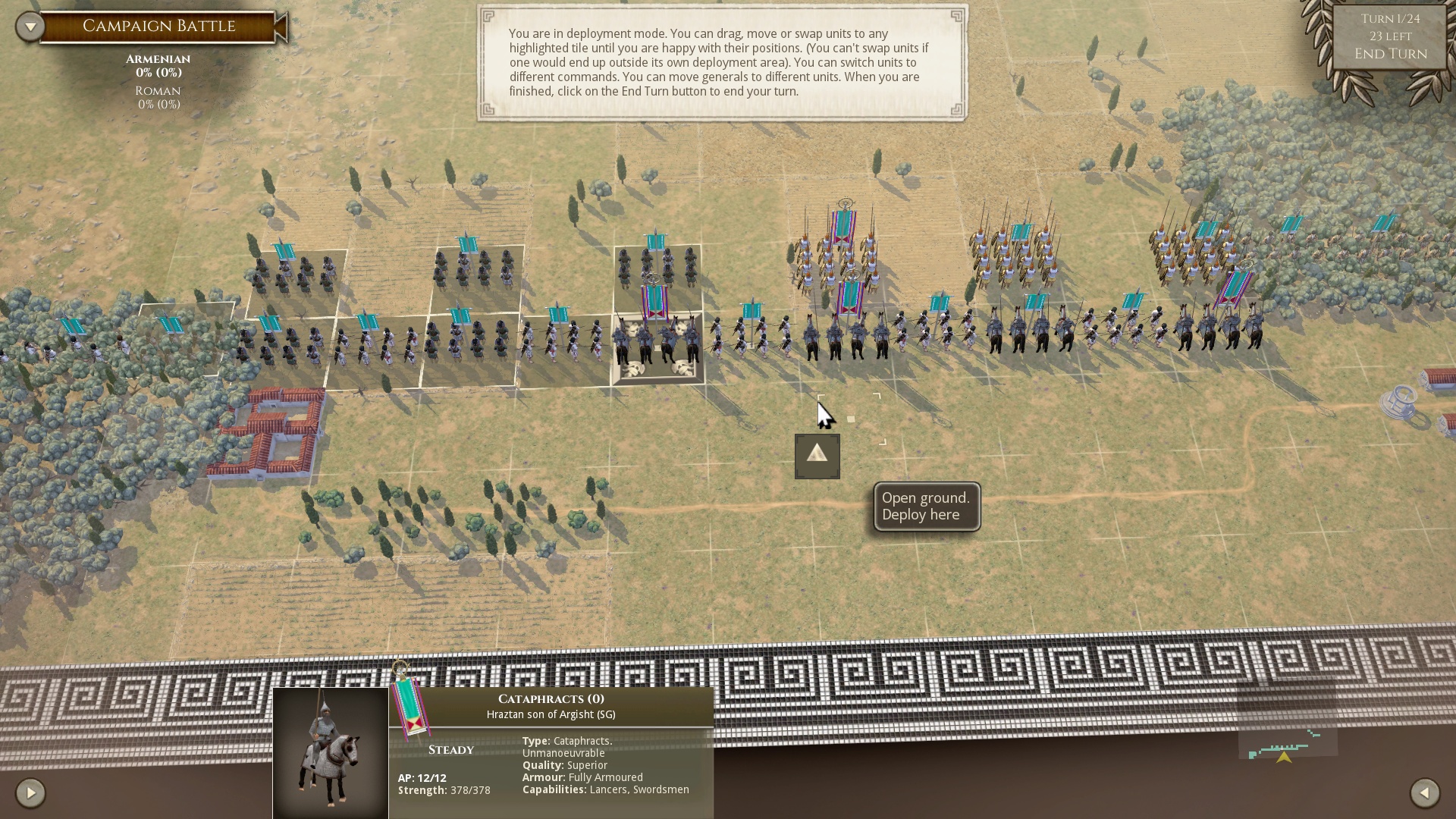Click the Open ground Deploy here tooltip
The width and height of the screenshot is (1456, 819).
coord(925,507)
